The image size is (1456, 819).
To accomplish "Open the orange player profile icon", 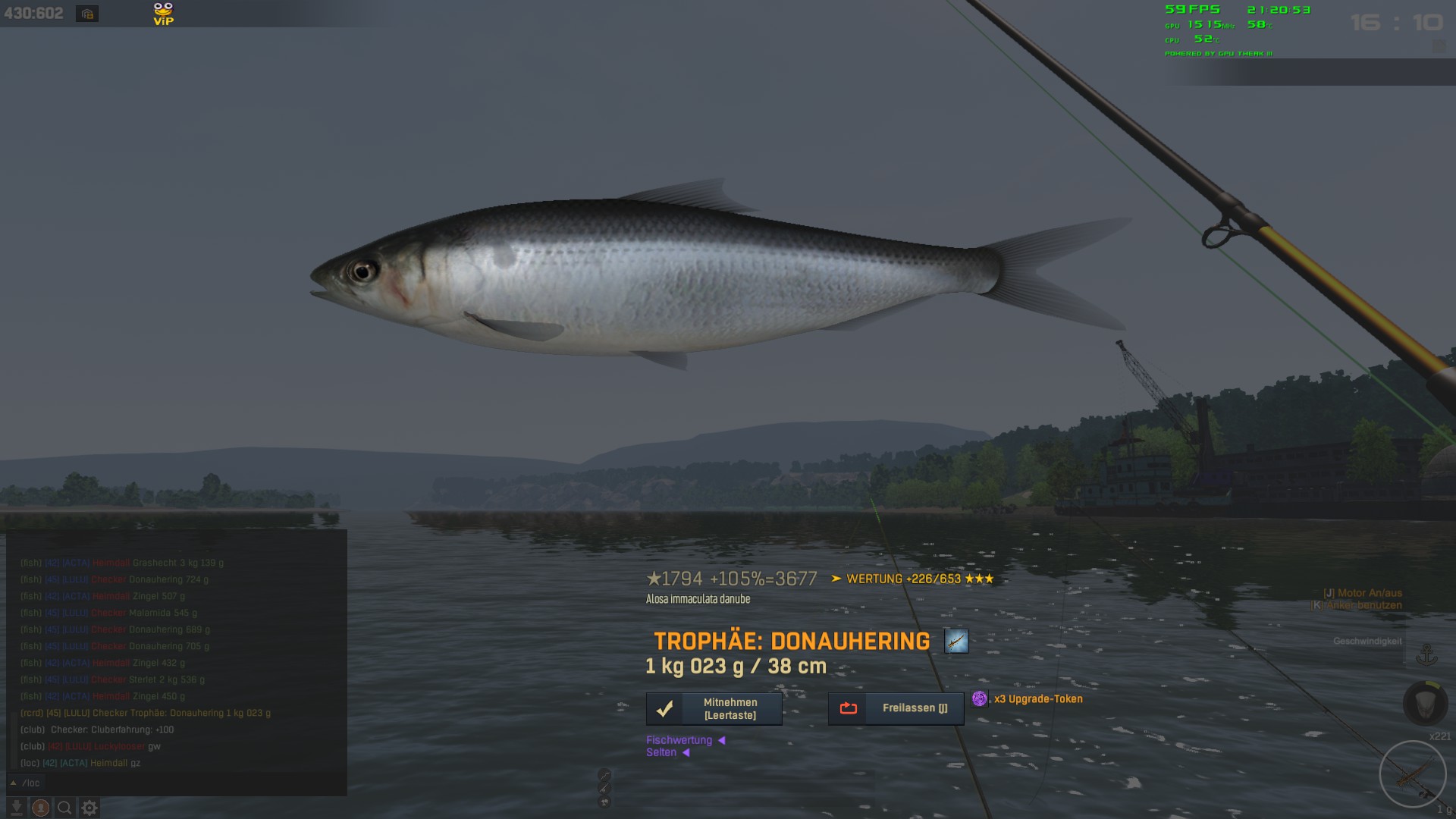I will (41, 808).
